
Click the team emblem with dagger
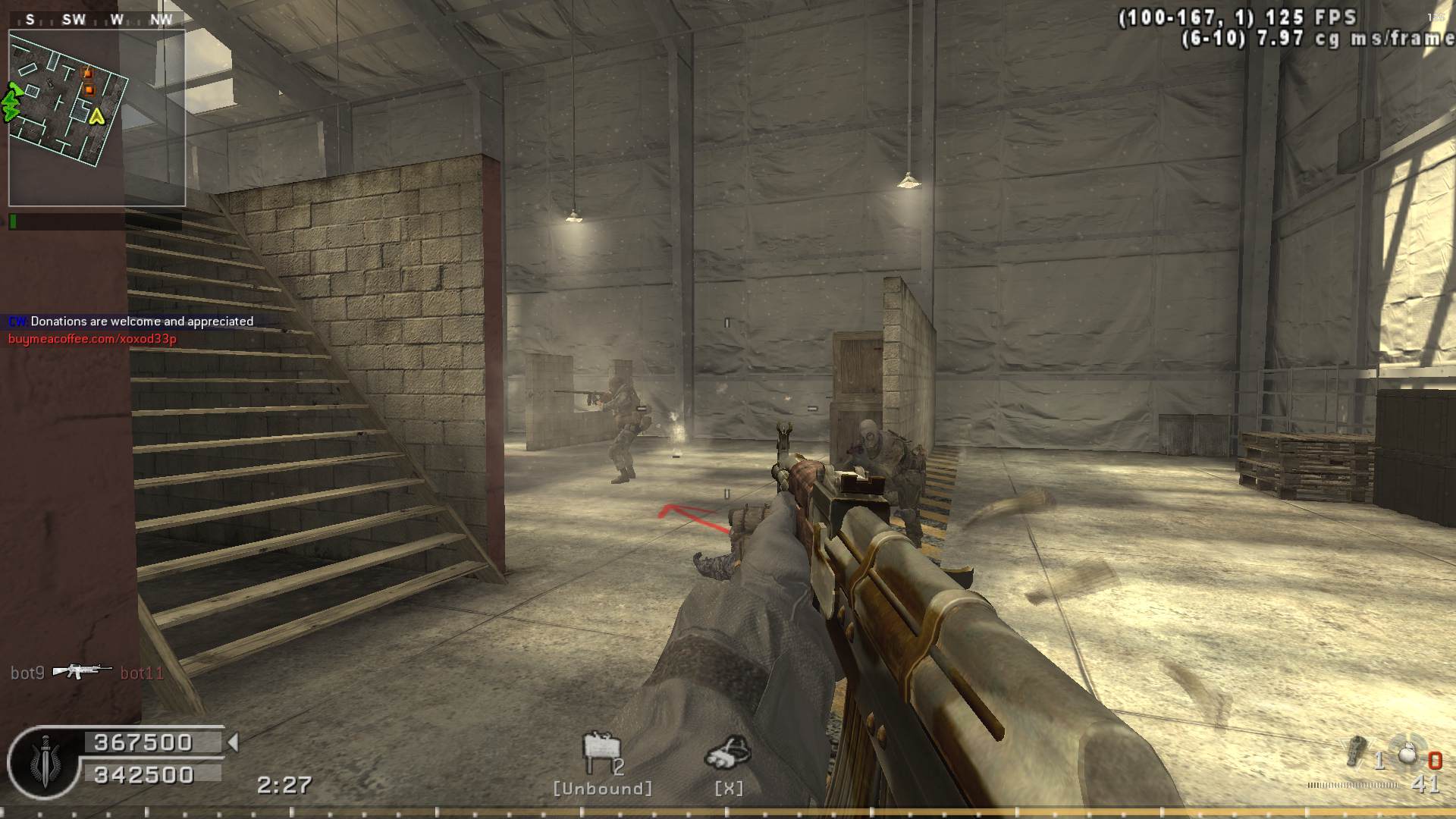click(x=43, y=761)
